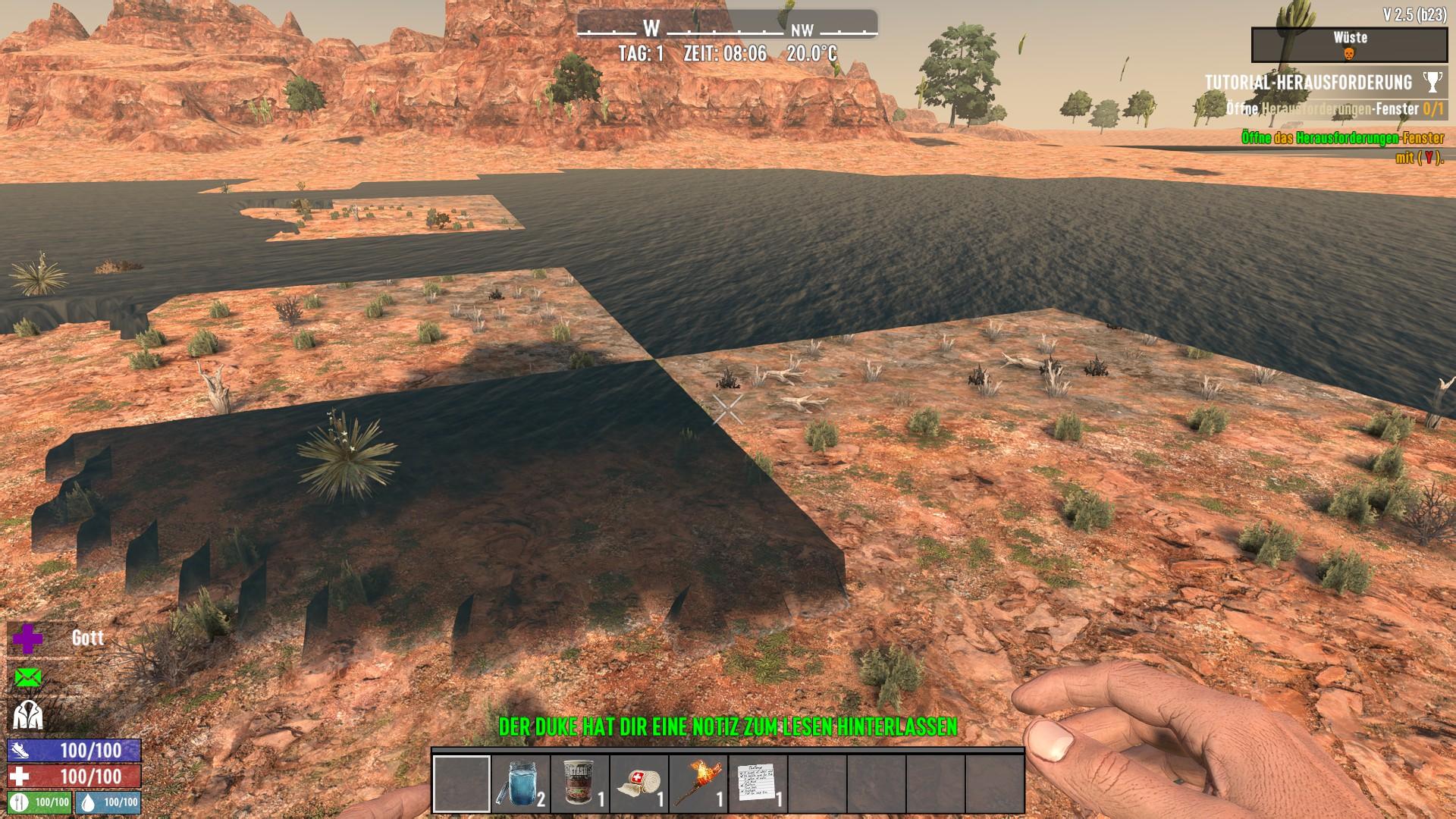Choose the first aid bandage slot
Screen dimensions: 1456x819
(639, 783)
